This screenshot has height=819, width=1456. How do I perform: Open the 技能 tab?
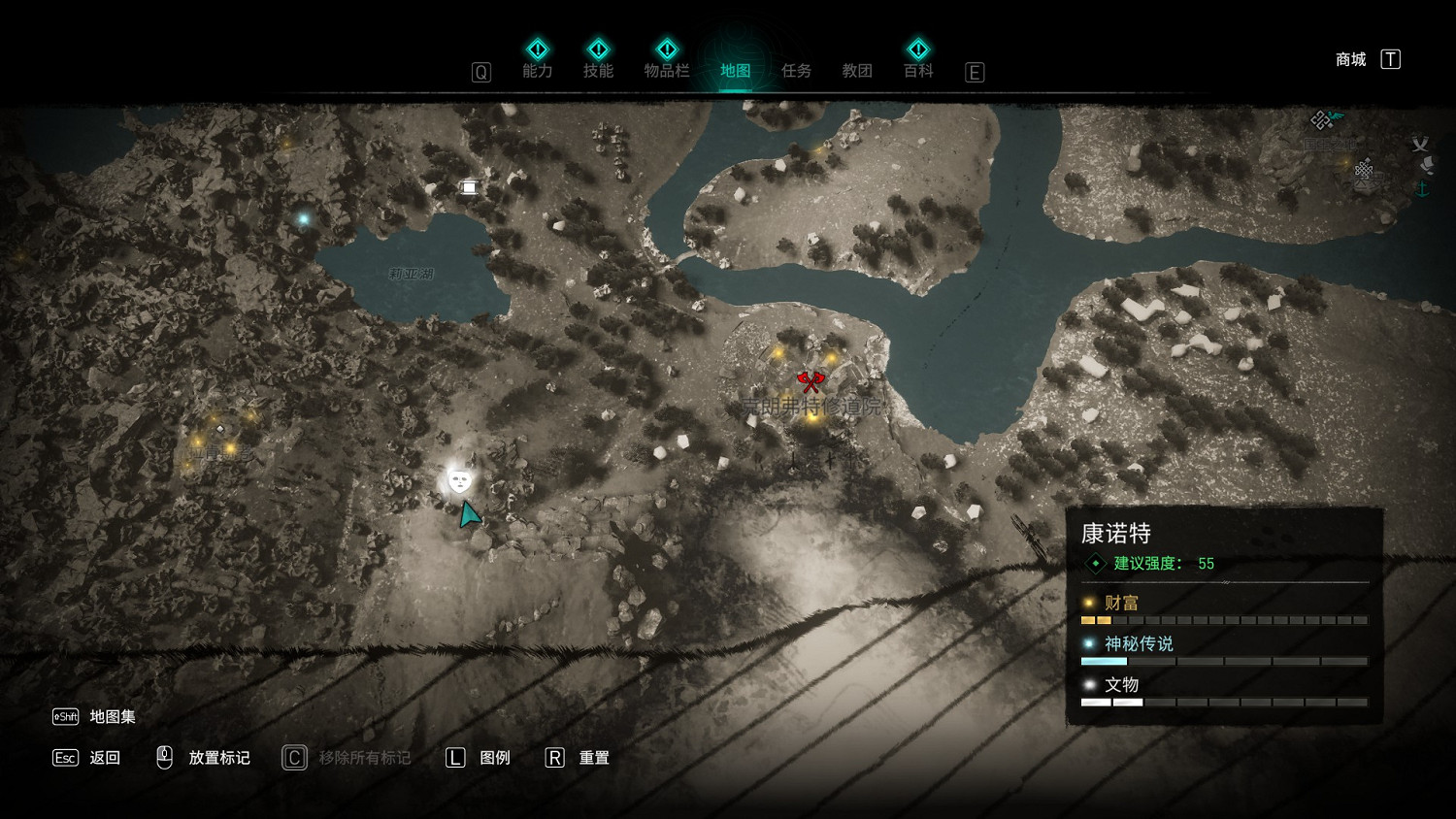pyautogui.click(x=598, y=70)
